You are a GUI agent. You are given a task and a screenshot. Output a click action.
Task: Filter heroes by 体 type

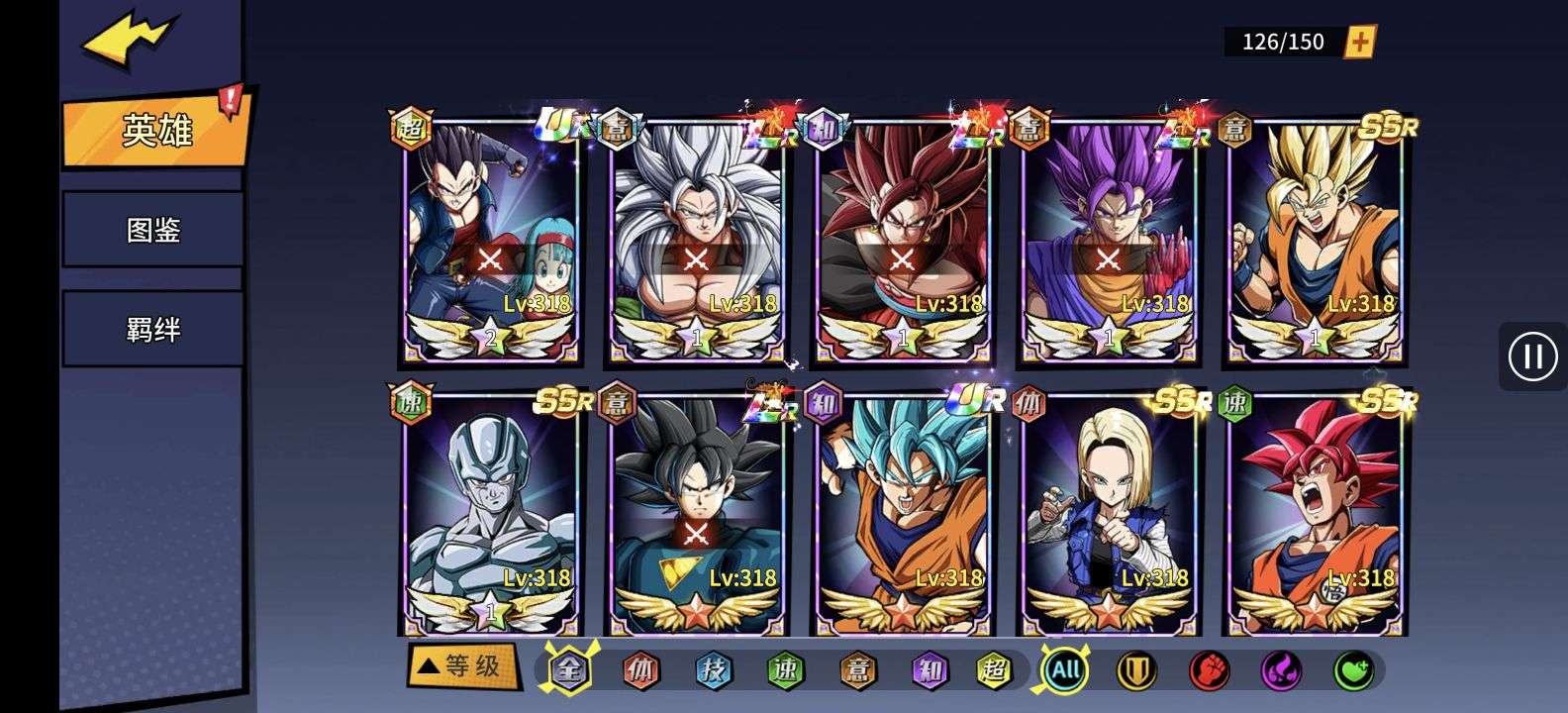[640, 670]
